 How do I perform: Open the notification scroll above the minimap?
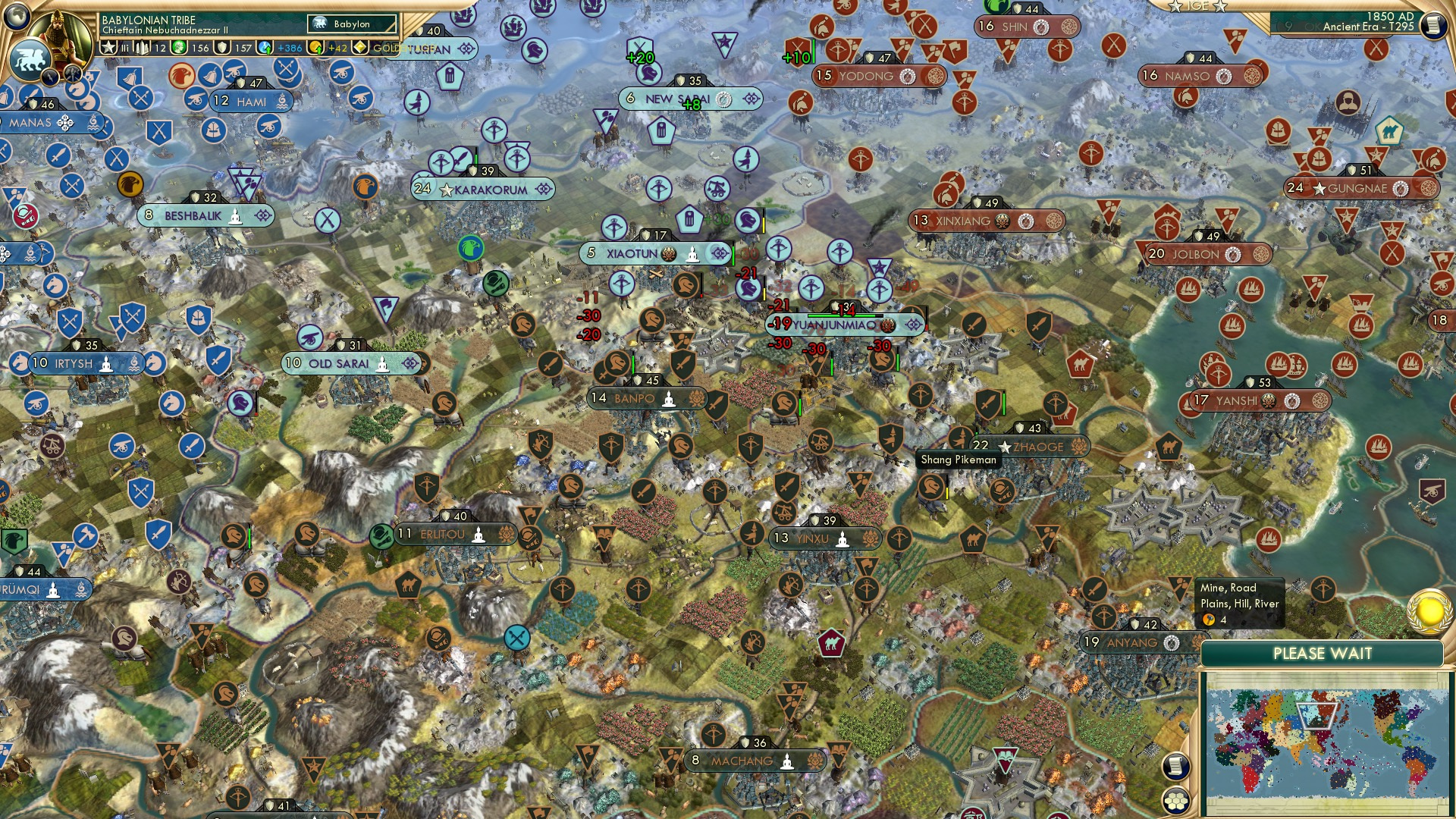pyautogui.click(x=1175, y=766)
